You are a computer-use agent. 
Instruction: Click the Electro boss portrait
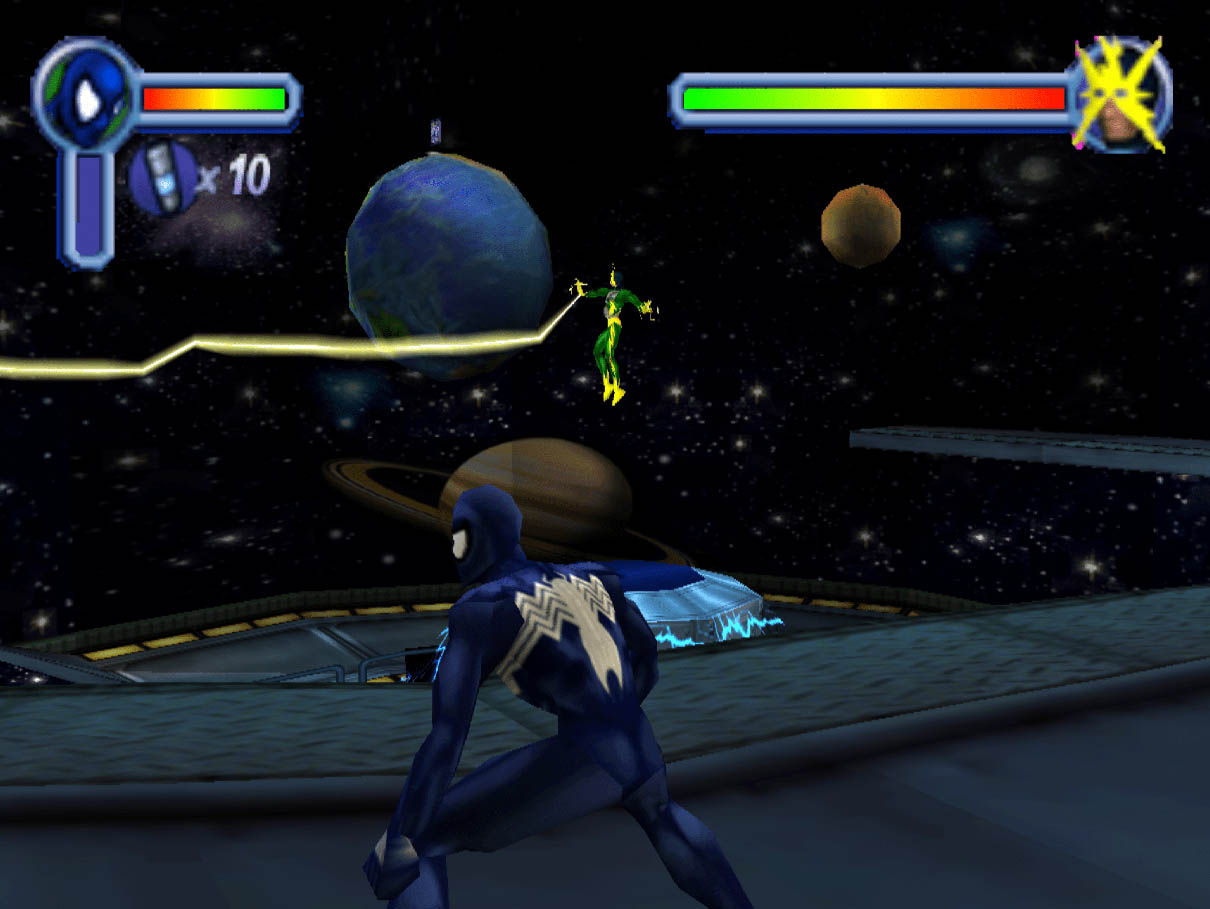tap(1120, 96)
